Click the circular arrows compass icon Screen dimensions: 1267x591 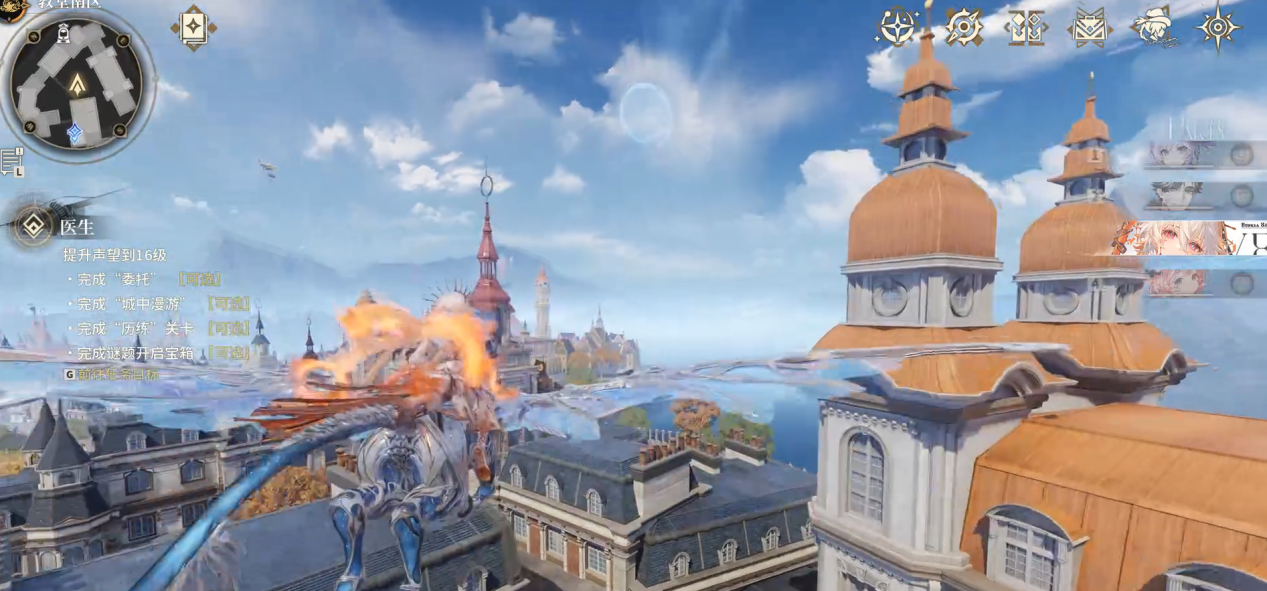click(964, 27)
